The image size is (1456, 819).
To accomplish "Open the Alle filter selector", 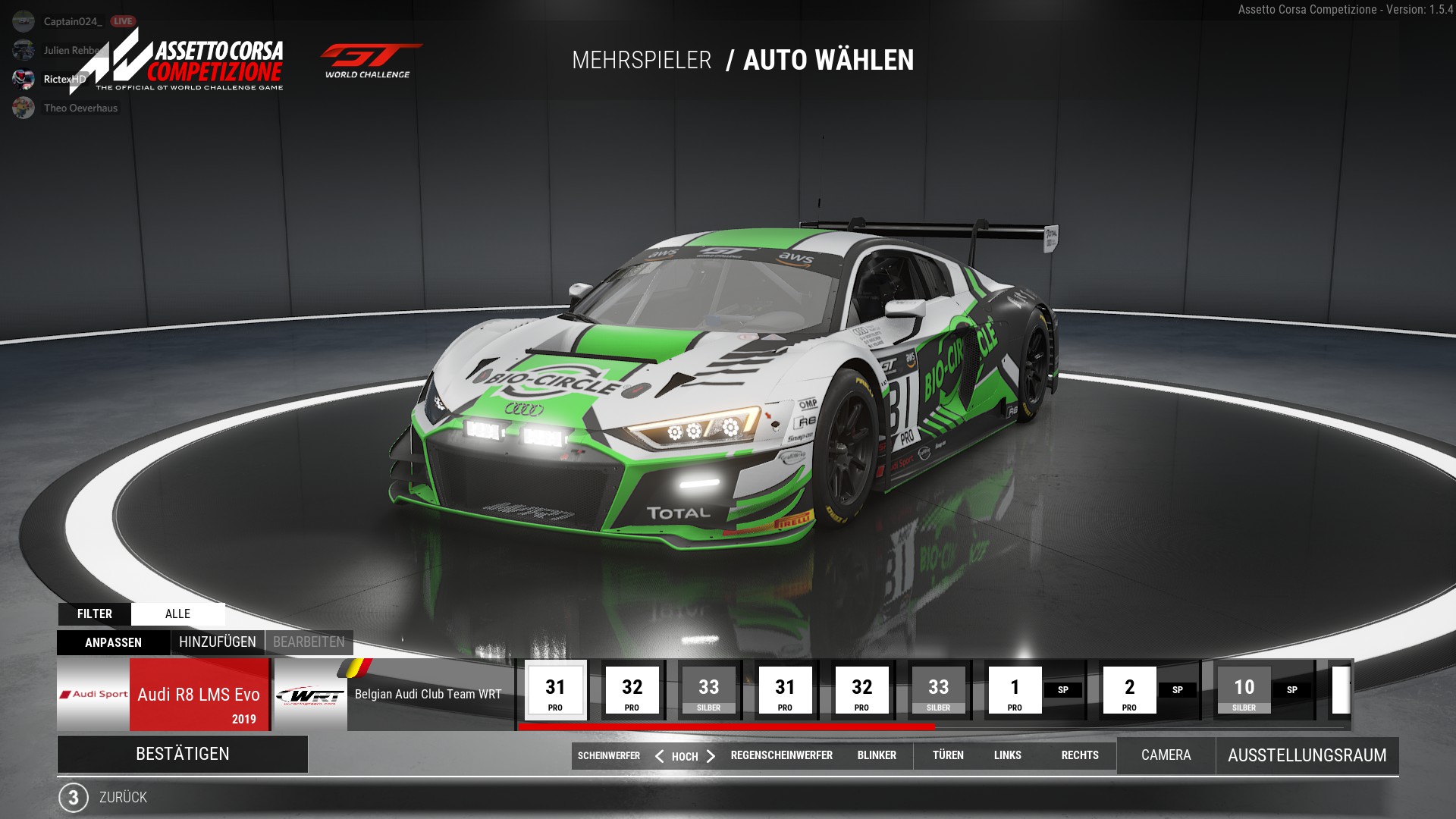I will pyautogui.click(x=177, y=613).
